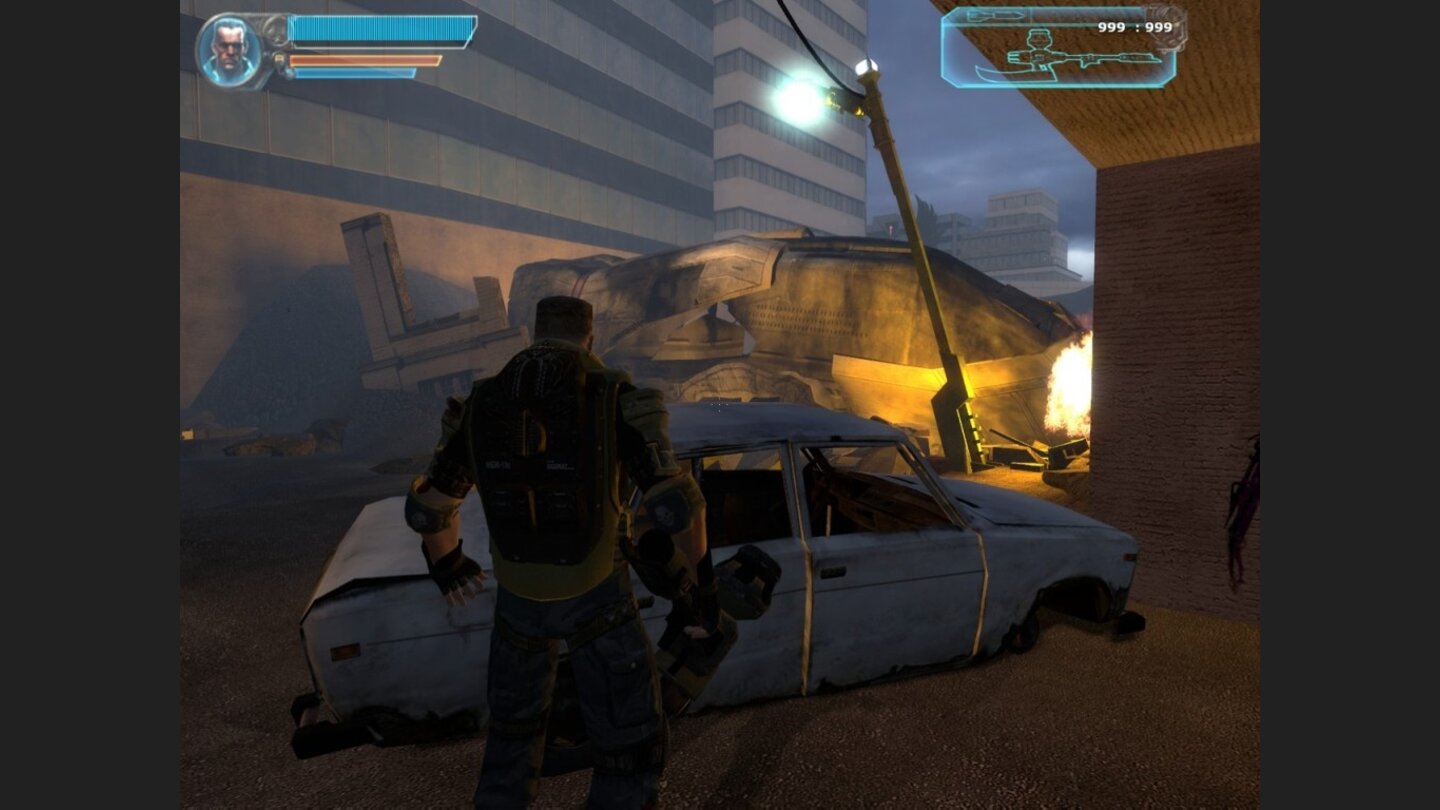Click the ammo counter reading 999 : 999
This screenshot has height=810, width=1440.
point(1135,28)
